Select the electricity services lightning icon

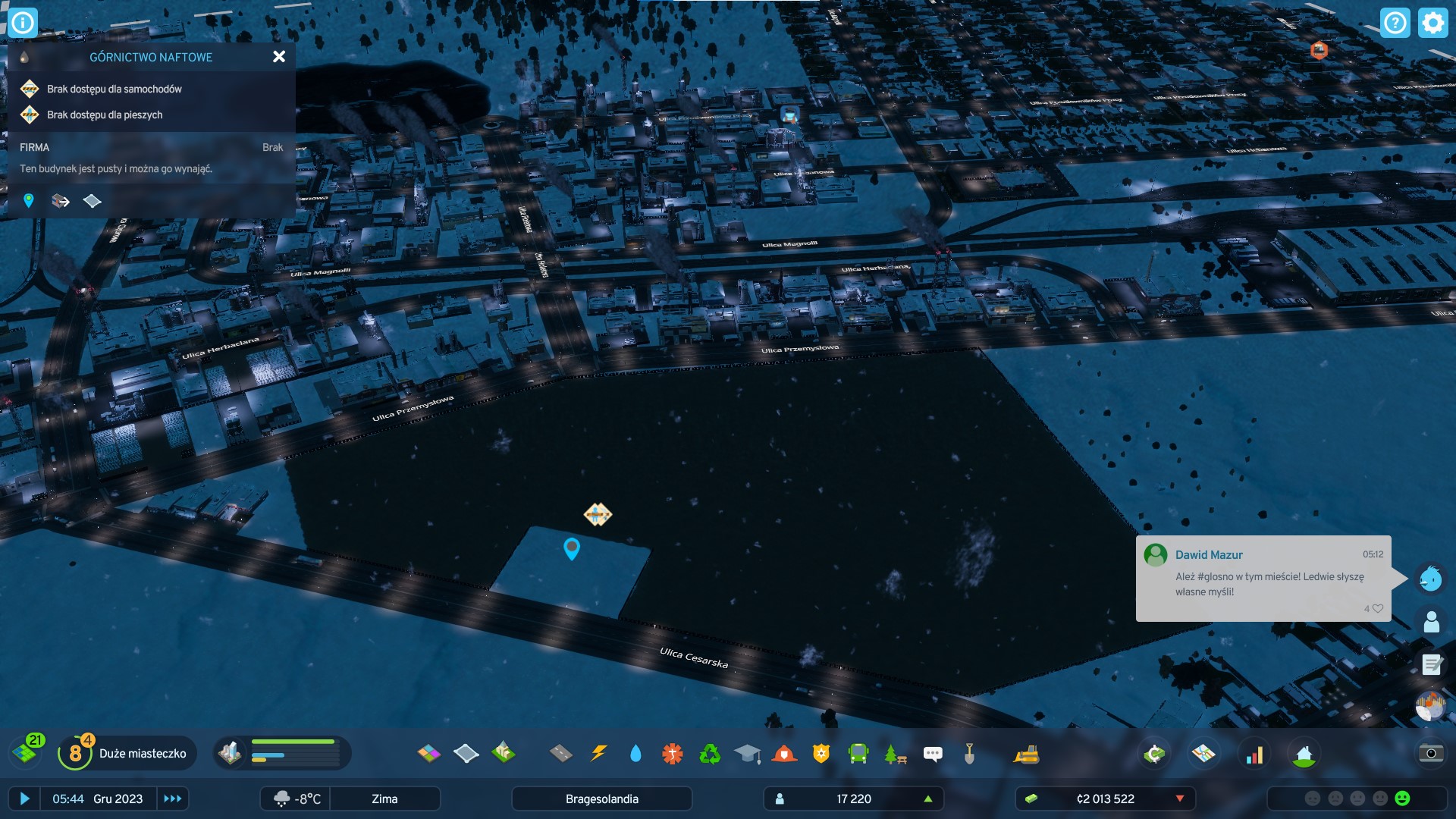tap(599, 754)
